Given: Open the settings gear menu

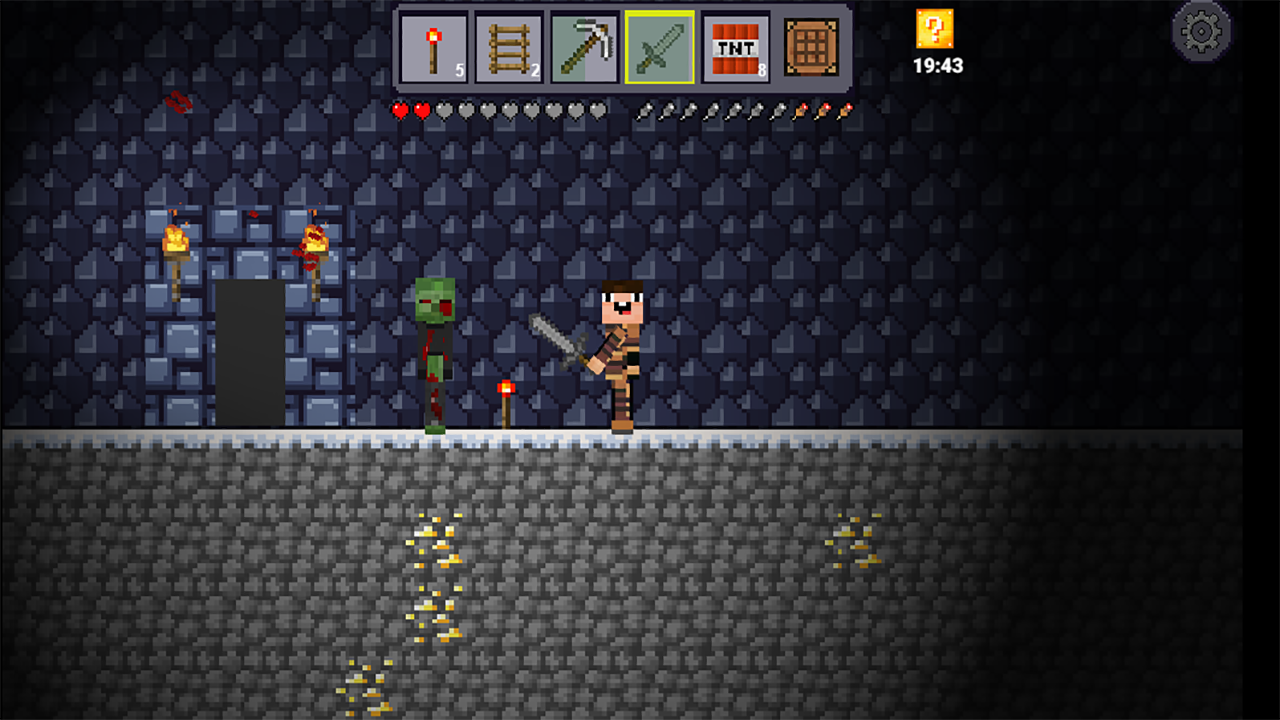Looking at the screenshot, I should pos(1203,31).
